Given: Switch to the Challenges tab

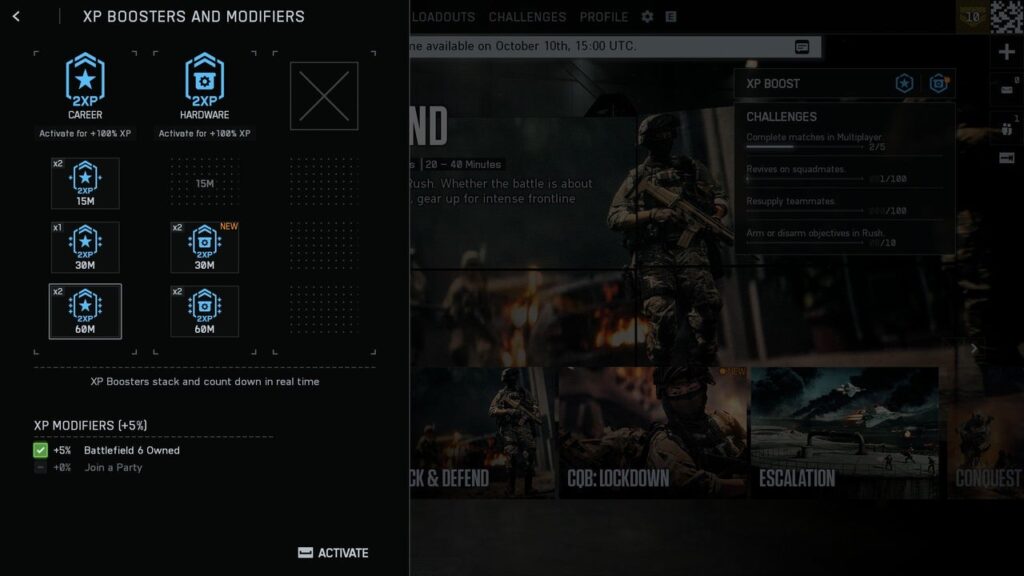Looking at the screenshot, I should point(527,17).
